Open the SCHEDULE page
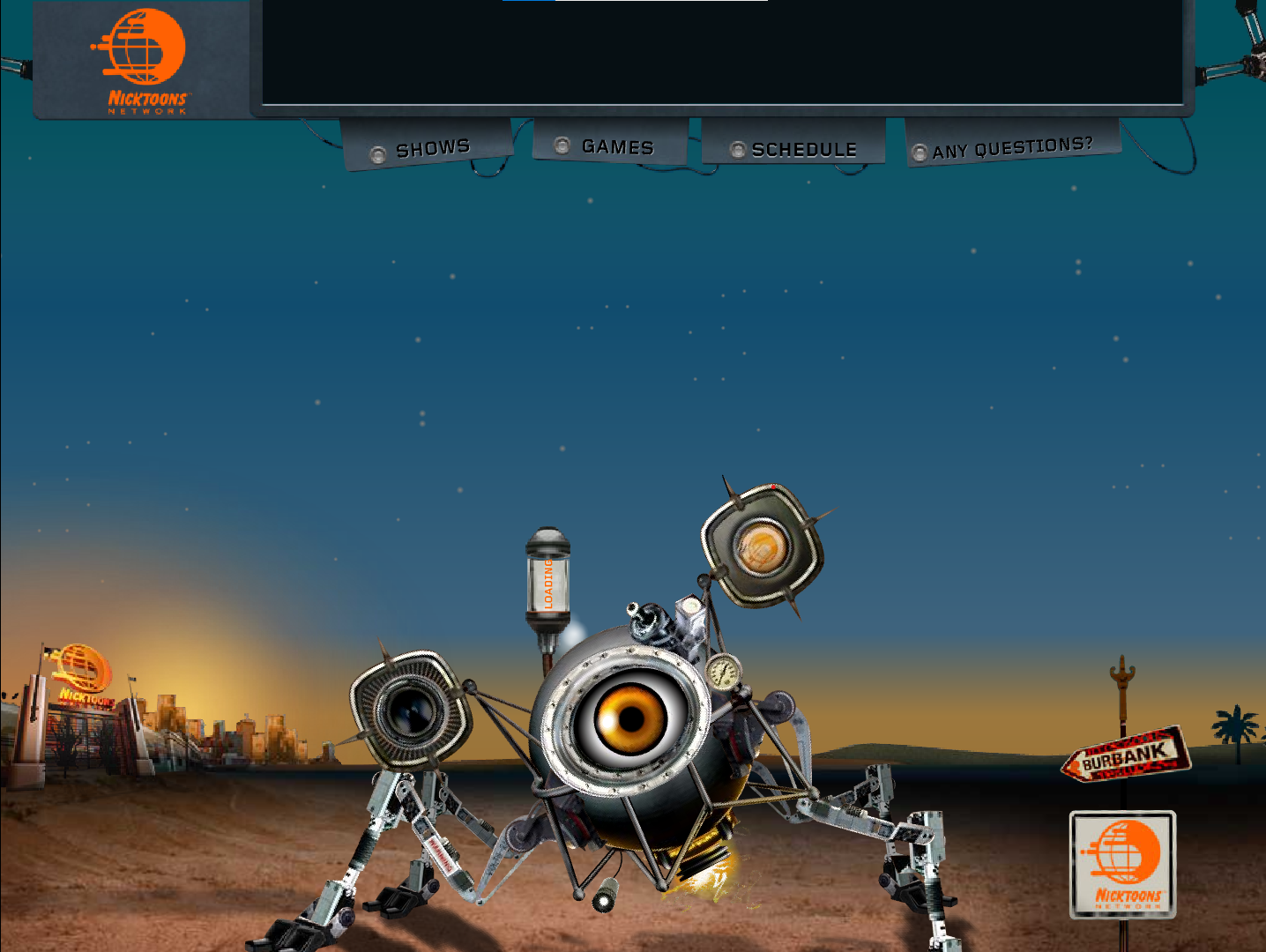This screenshot has width=1266, height=952. click(804, 149)
